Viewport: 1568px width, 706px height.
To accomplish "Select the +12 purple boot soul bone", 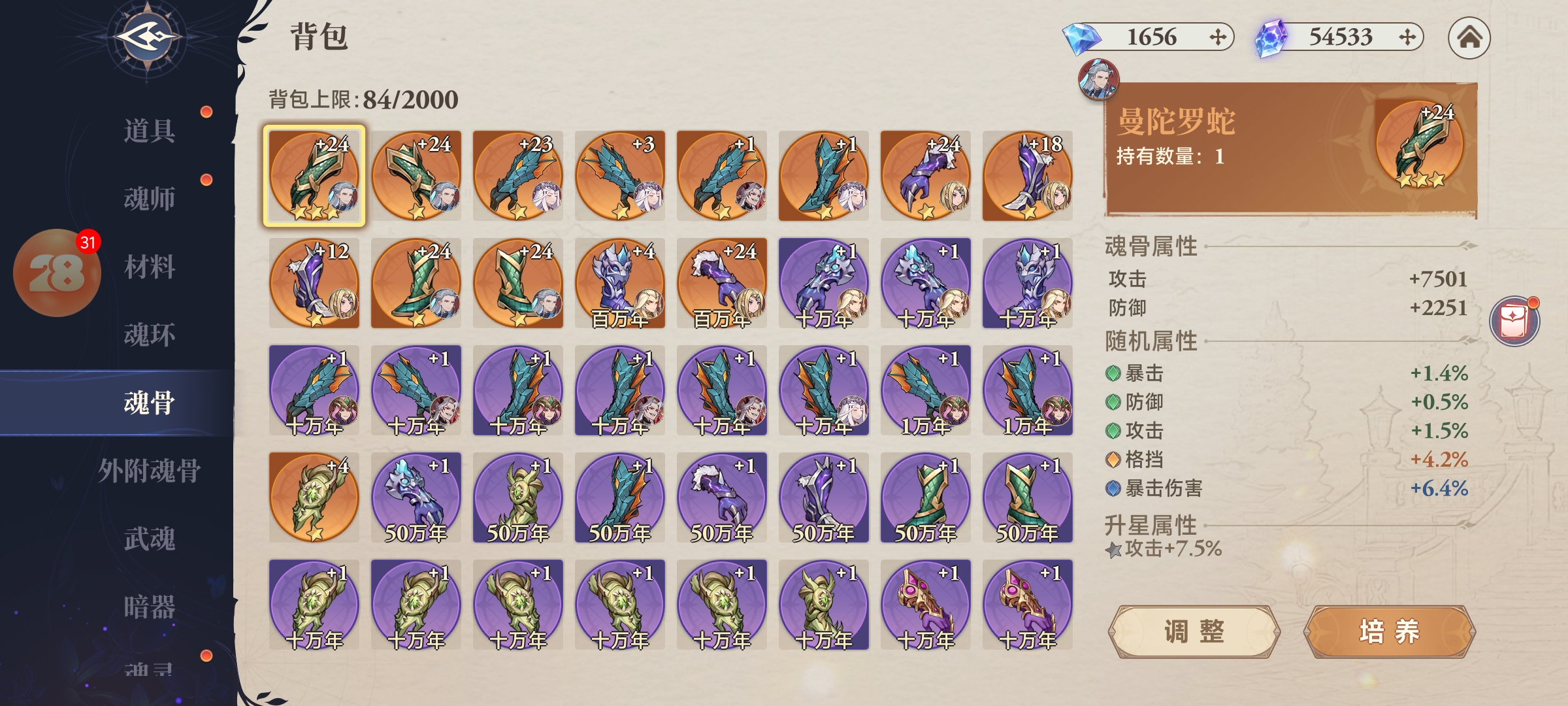I will pos(314,283).
